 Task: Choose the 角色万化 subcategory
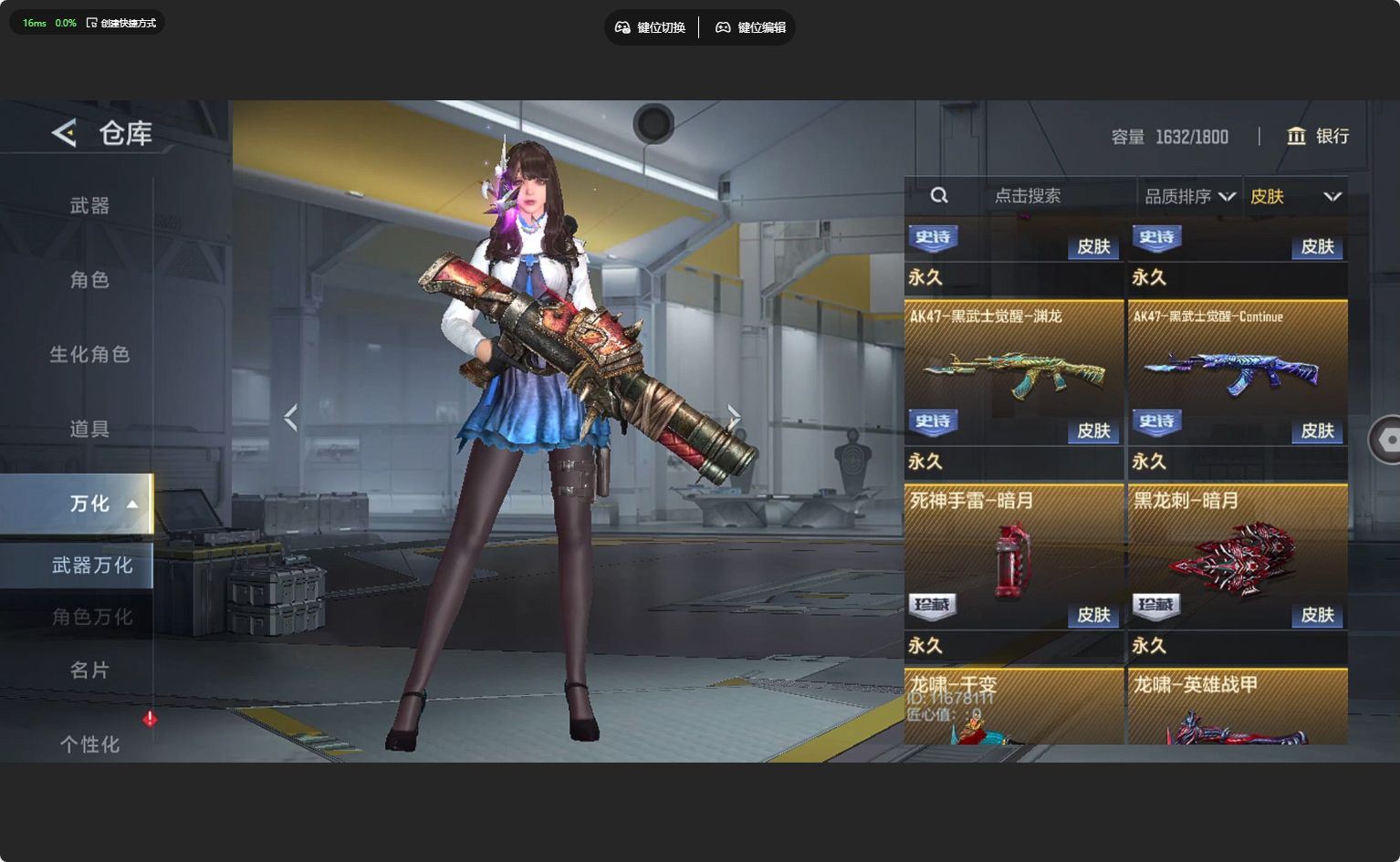[91, 618]
